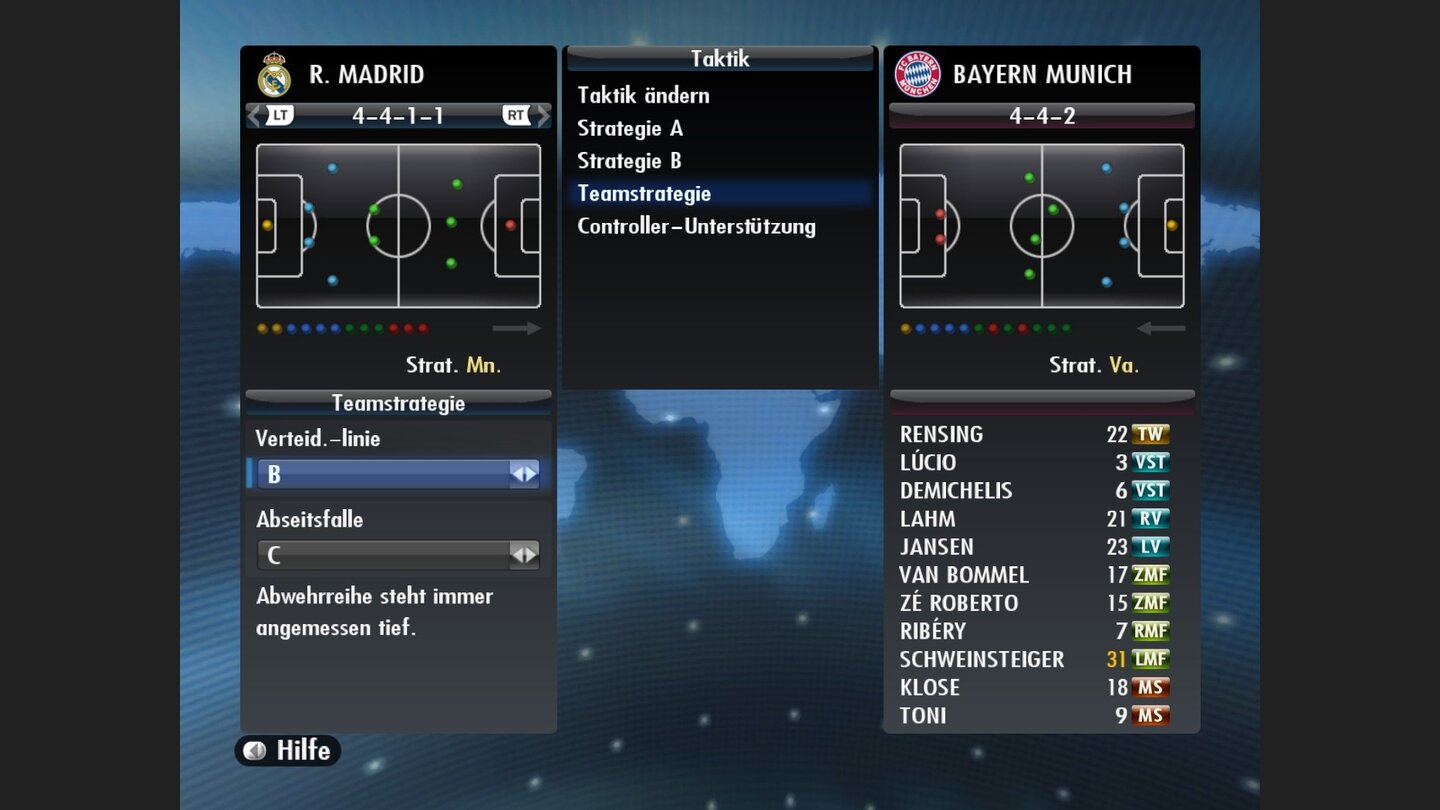This screenshot has height=810, width=1440.
Task: Open Taktik ändern from the Taktik menu
Action: (x=643, y=95)
